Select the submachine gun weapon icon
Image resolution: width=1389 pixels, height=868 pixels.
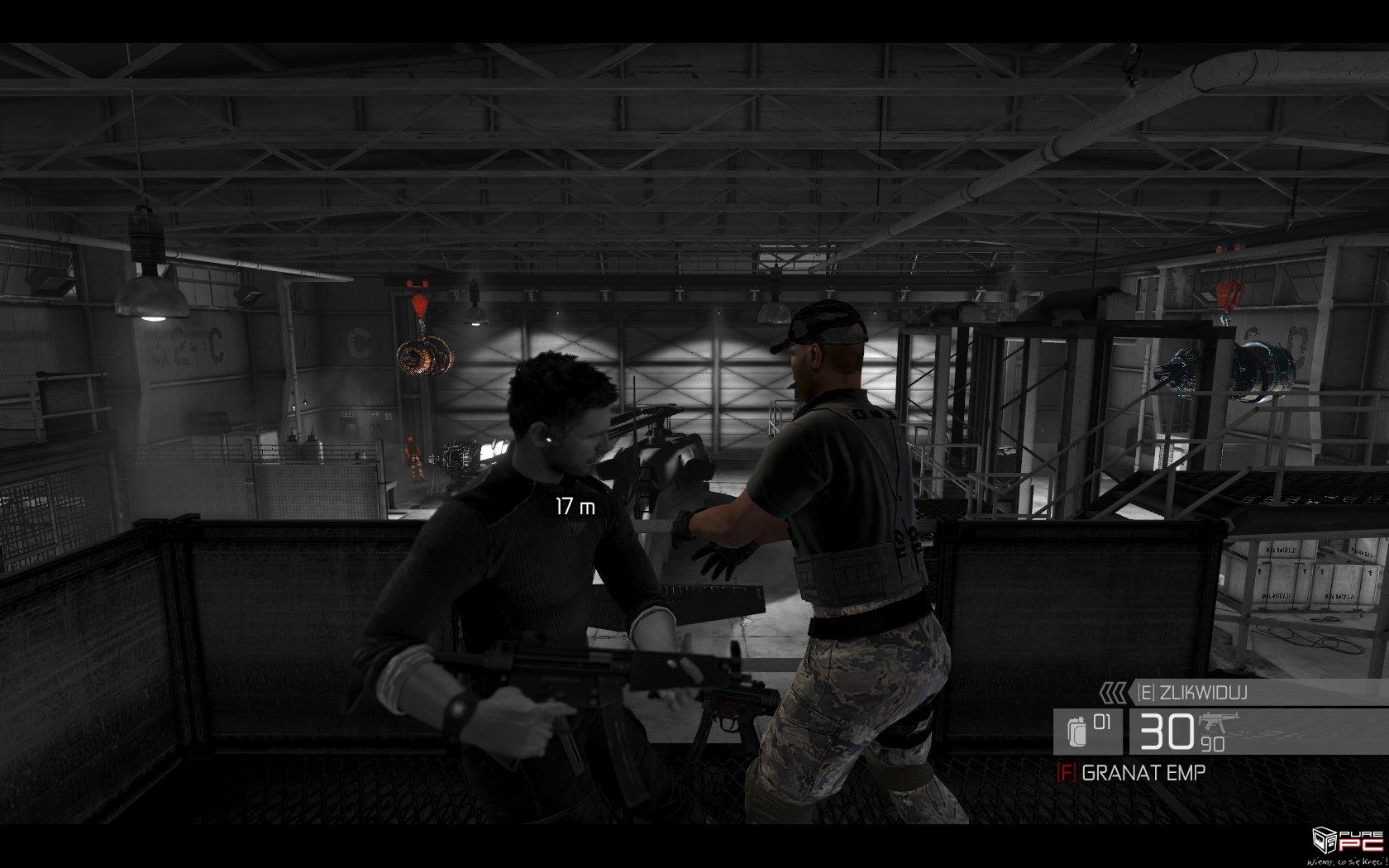pyautogui.click(x=1220, y=722)
